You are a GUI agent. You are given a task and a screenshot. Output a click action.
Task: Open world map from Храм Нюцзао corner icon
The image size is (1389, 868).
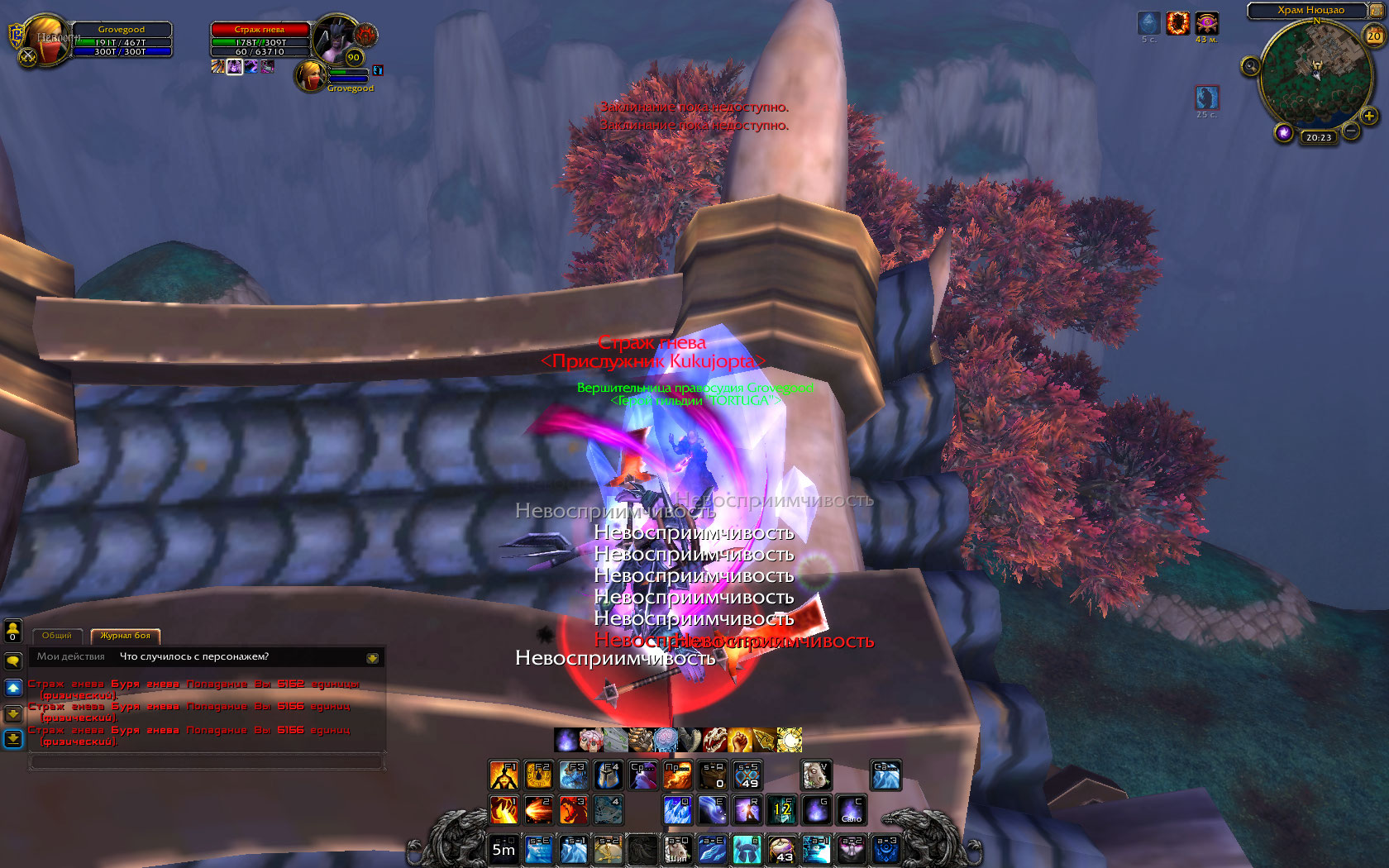pos(1376,11)
